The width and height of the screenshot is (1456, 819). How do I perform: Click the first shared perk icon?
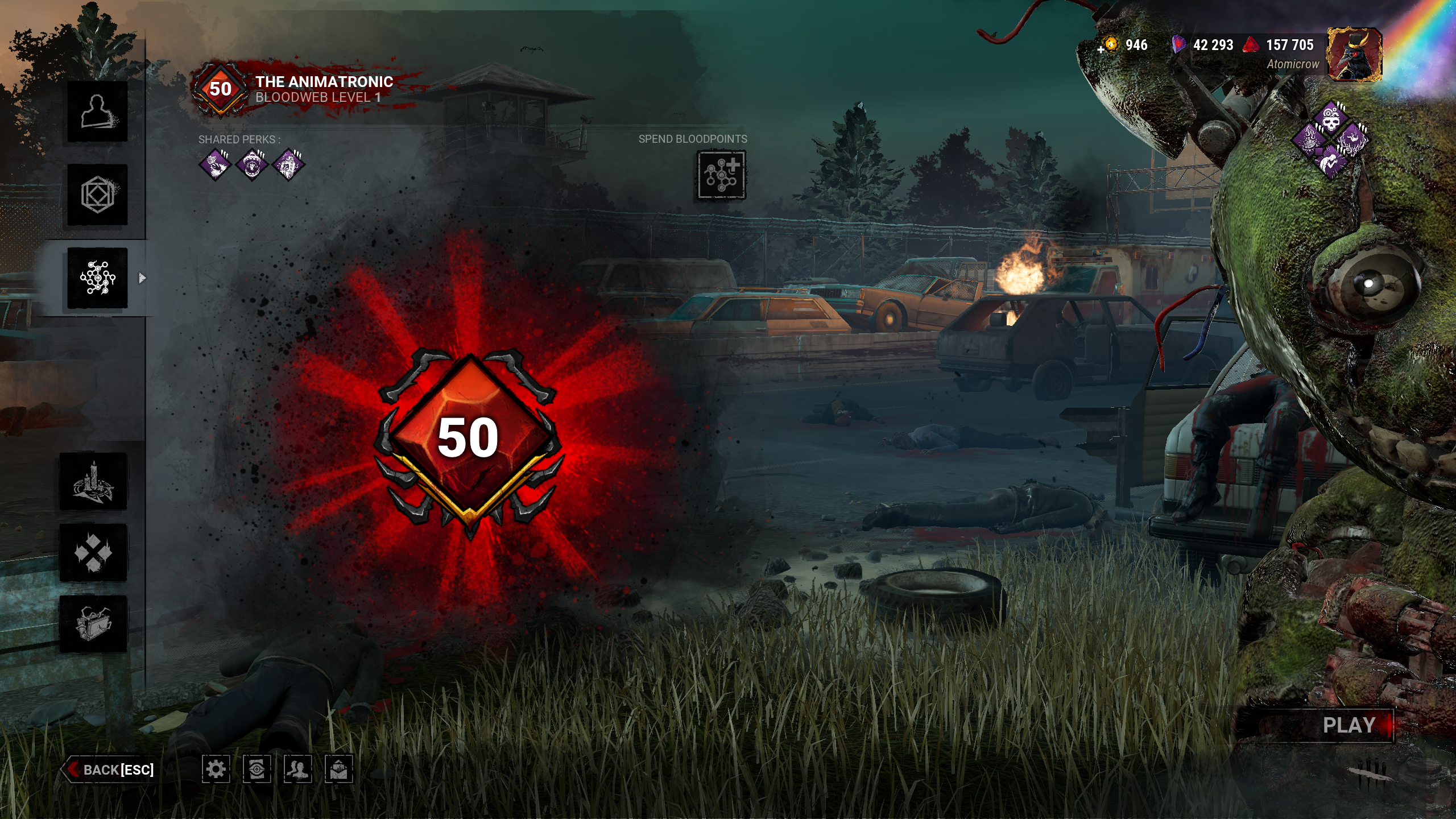[216, 165]
